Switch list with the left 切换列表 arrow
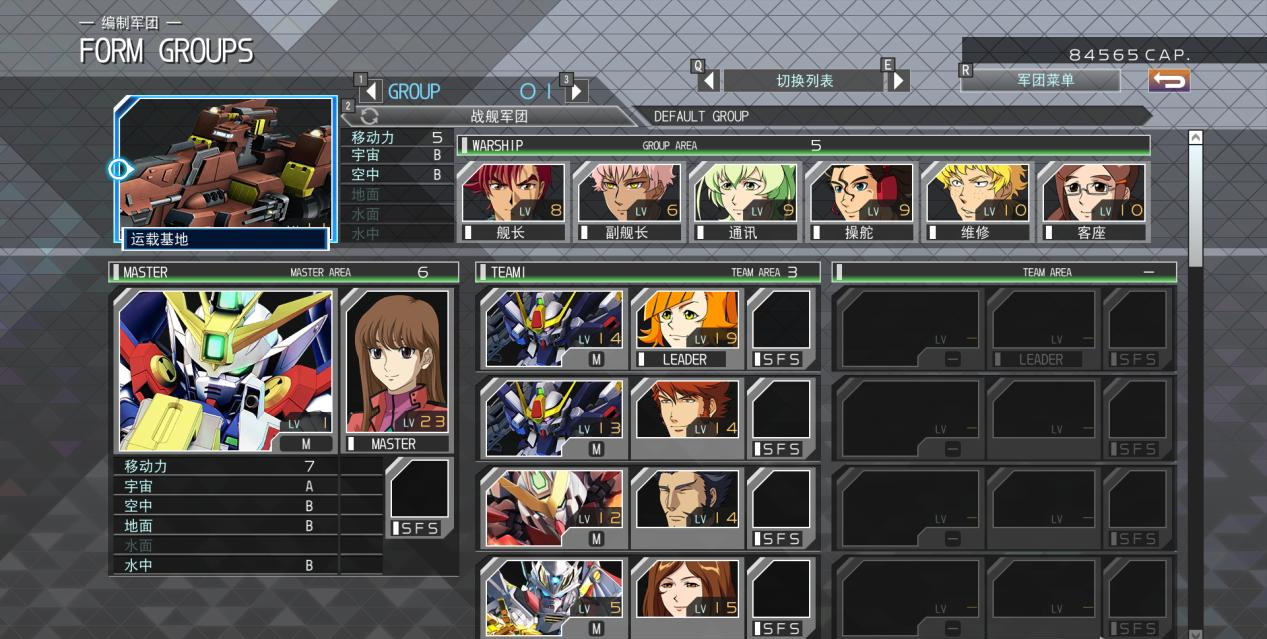Screen dimensions: 1267x639 (709, 80)
